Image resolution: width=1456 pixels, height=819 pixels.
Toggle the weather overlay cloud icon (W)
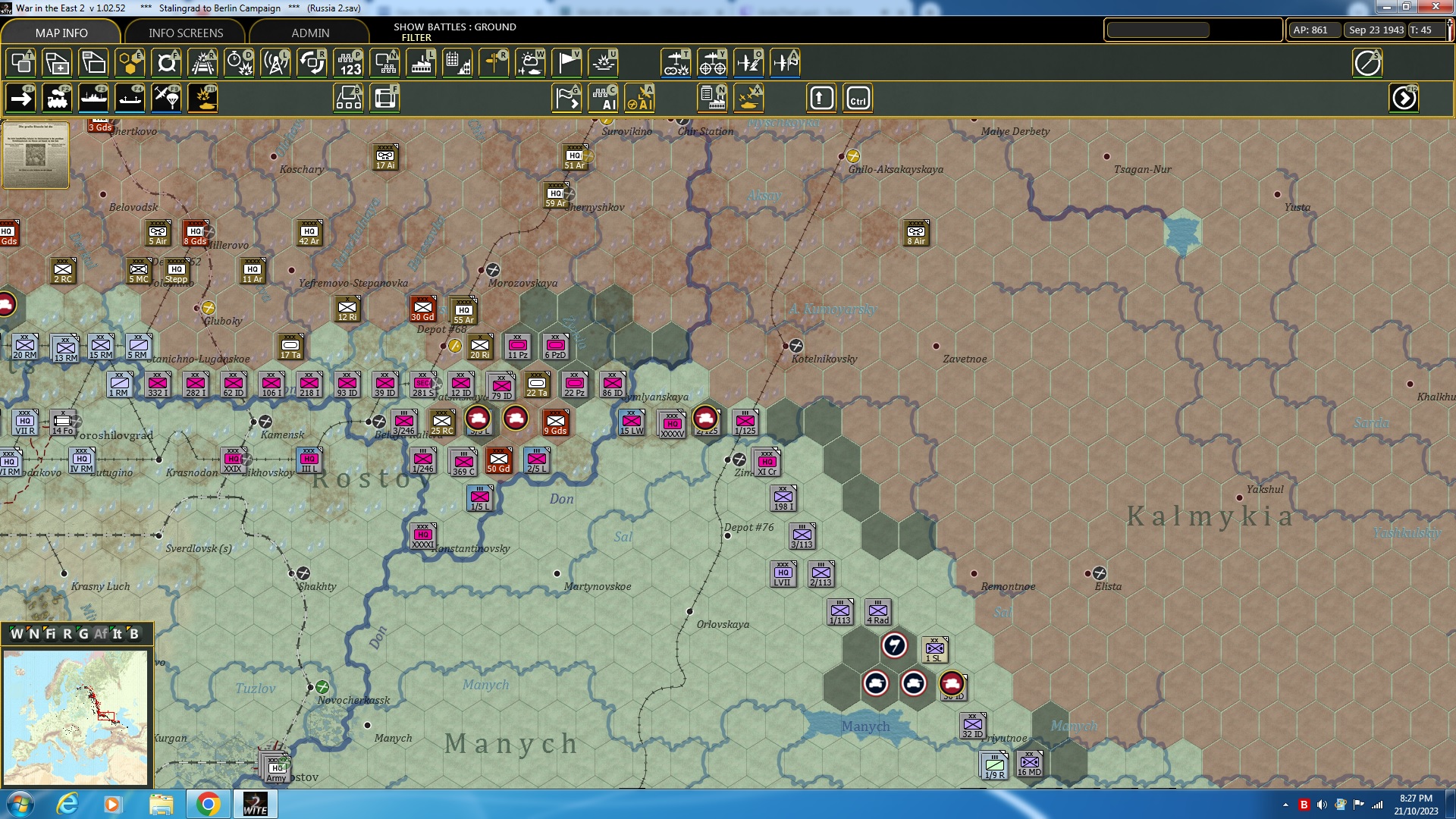coord(530,63)
